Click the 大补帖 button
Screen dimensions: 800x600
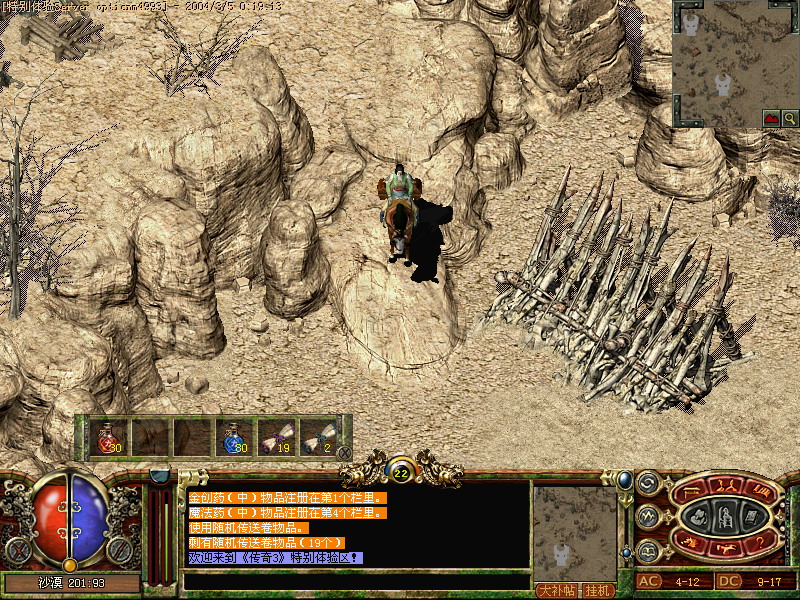(558, 590)
